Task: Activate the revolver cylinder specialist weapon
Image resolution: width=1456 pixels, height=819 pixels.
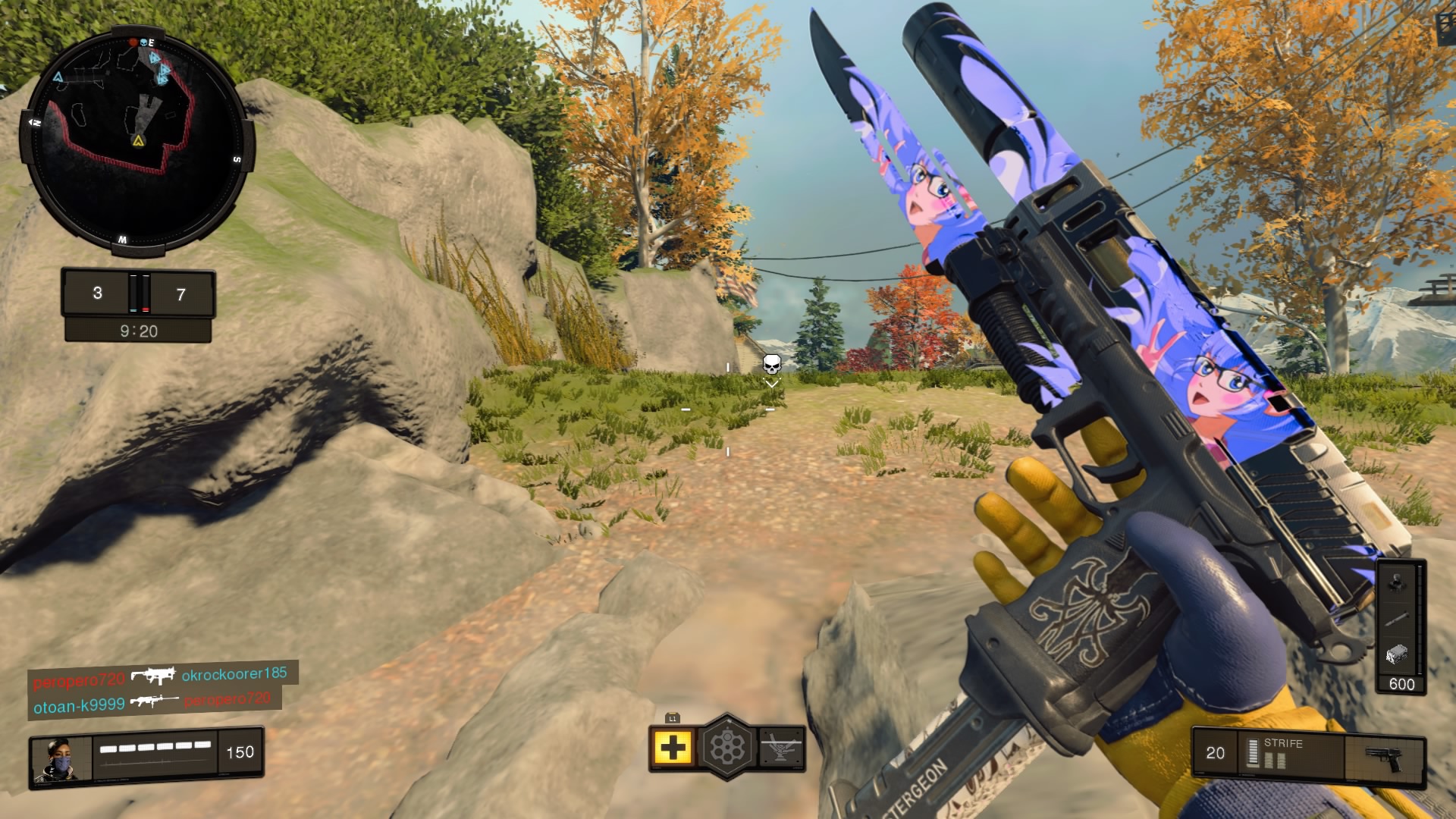Action: click(727, 748)
